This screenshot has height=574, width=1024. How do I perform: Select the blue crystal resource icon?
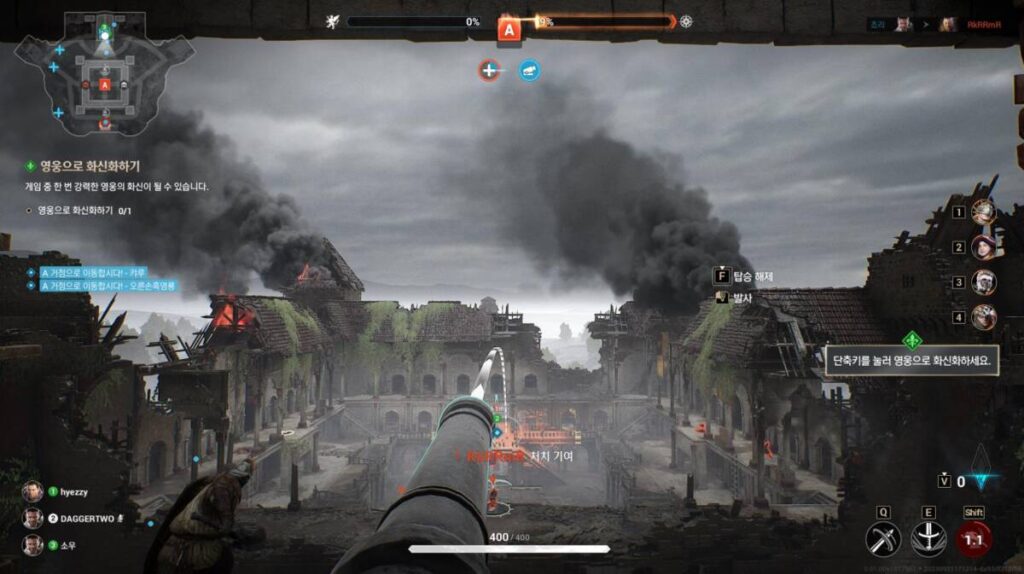click(x=987, y=481)
